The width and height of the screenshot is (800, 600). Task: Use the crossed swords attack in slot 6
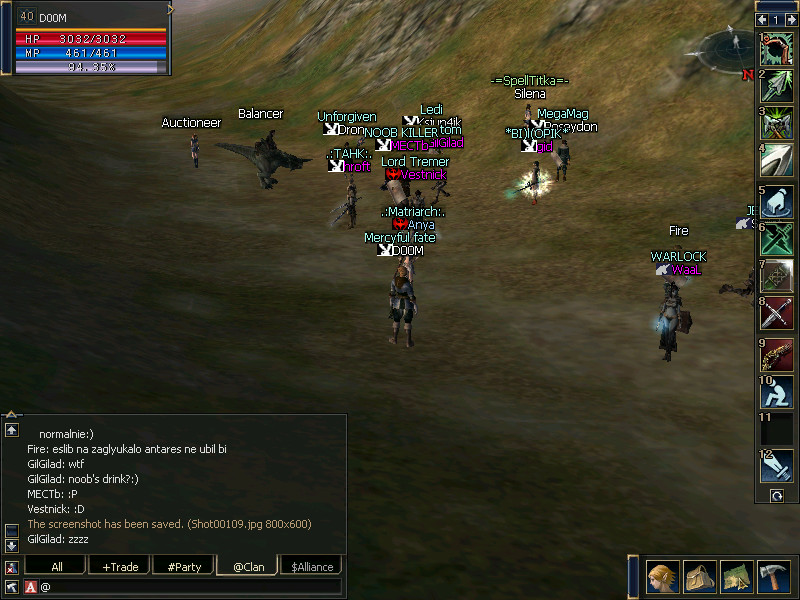776,238
